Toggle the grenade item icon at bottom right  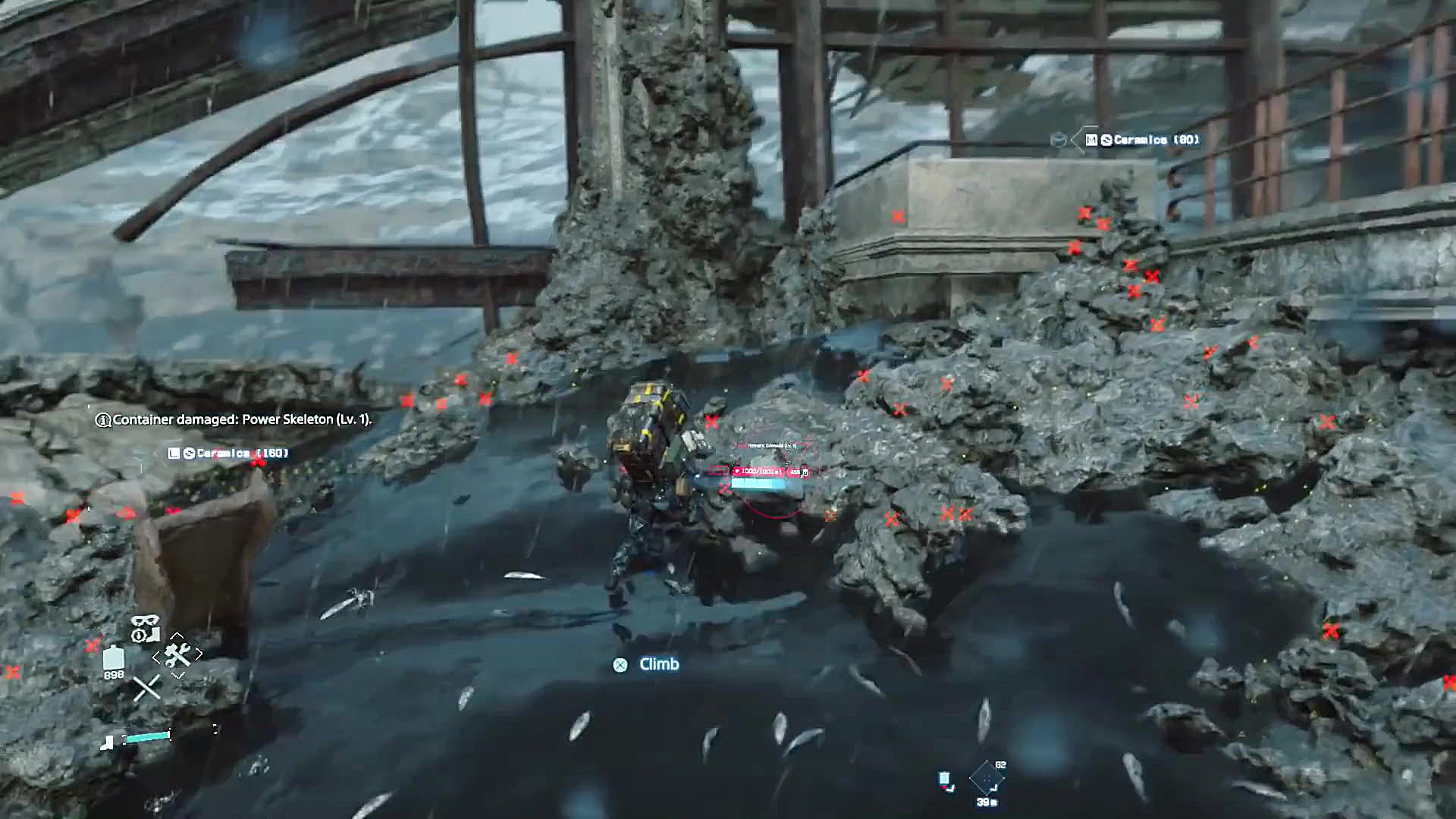[944, 780]
